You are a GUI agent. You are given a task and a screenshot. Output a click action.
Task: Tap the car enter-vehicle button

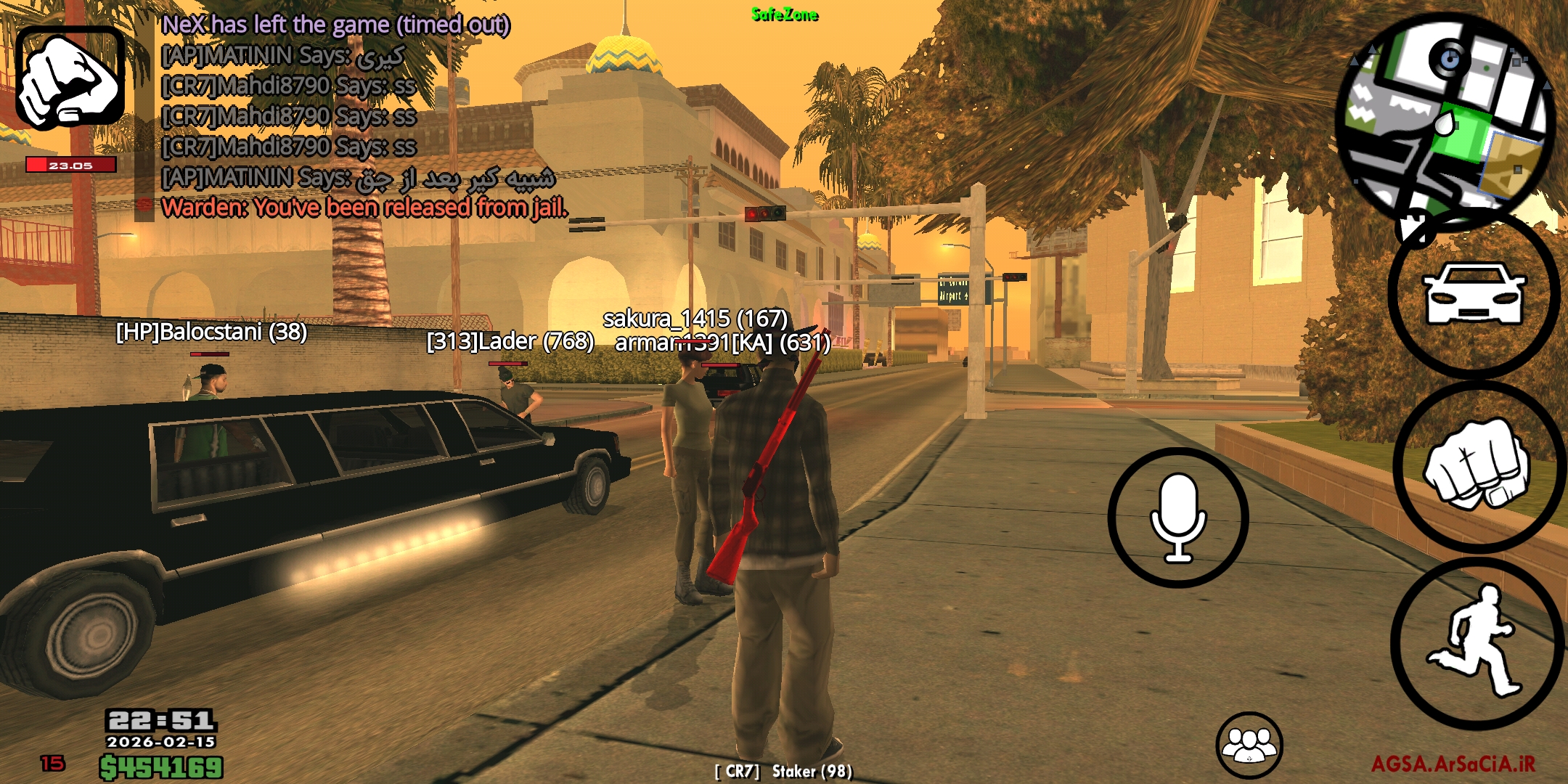click(x=1474, y=294)
